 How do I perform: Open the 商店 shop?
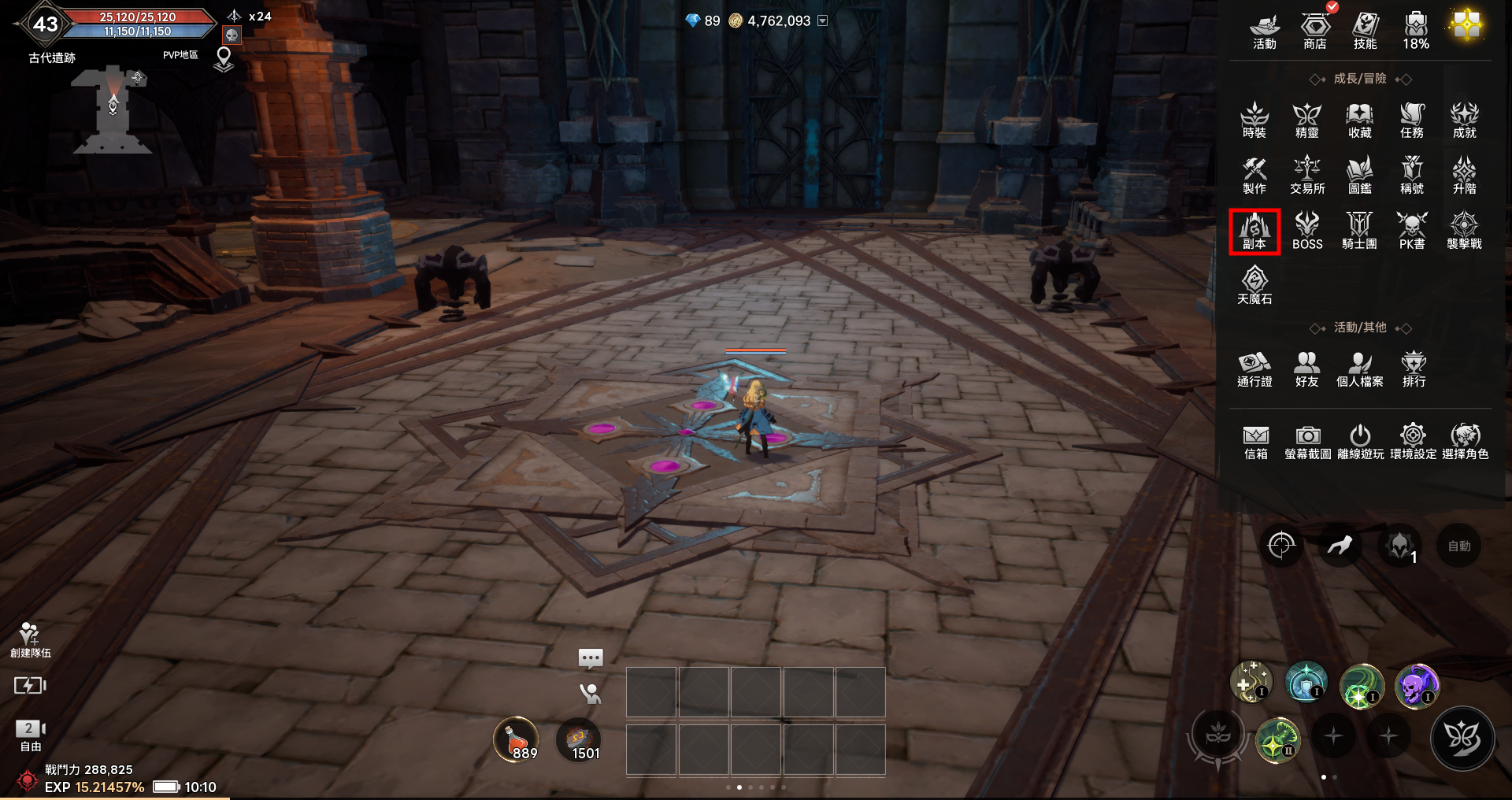[x=1314, y=31]
